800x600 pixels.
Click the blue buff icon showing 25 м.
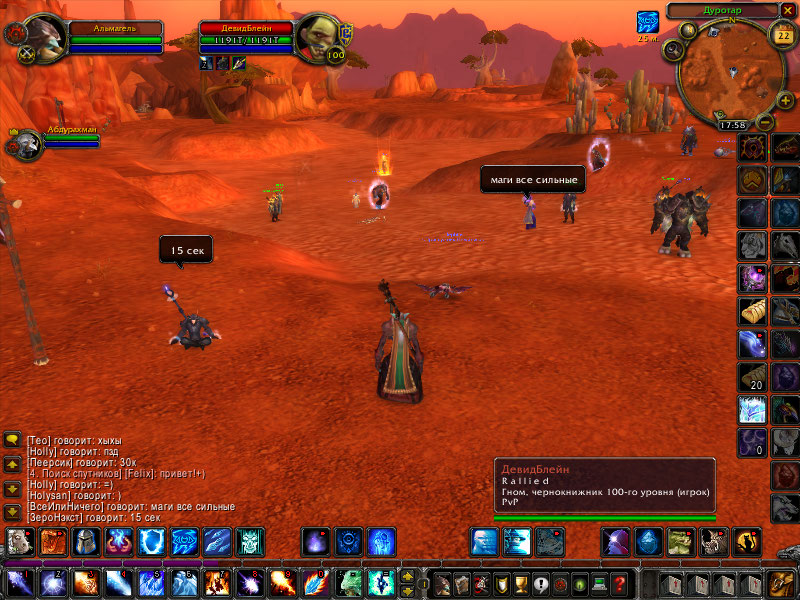647,22
